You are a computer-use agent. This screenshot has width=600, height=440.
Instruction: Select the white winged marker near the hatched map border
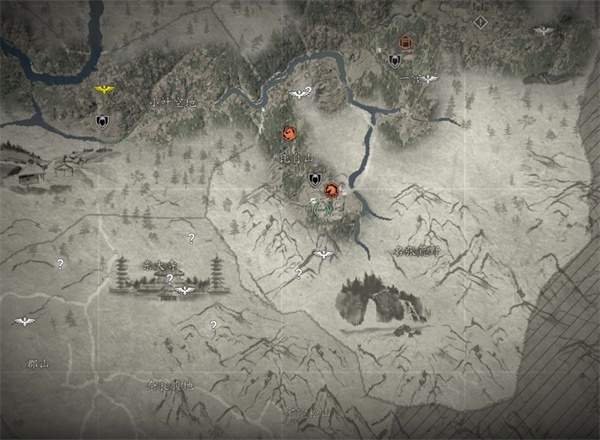pyautogui.click(x=543, y=31)
